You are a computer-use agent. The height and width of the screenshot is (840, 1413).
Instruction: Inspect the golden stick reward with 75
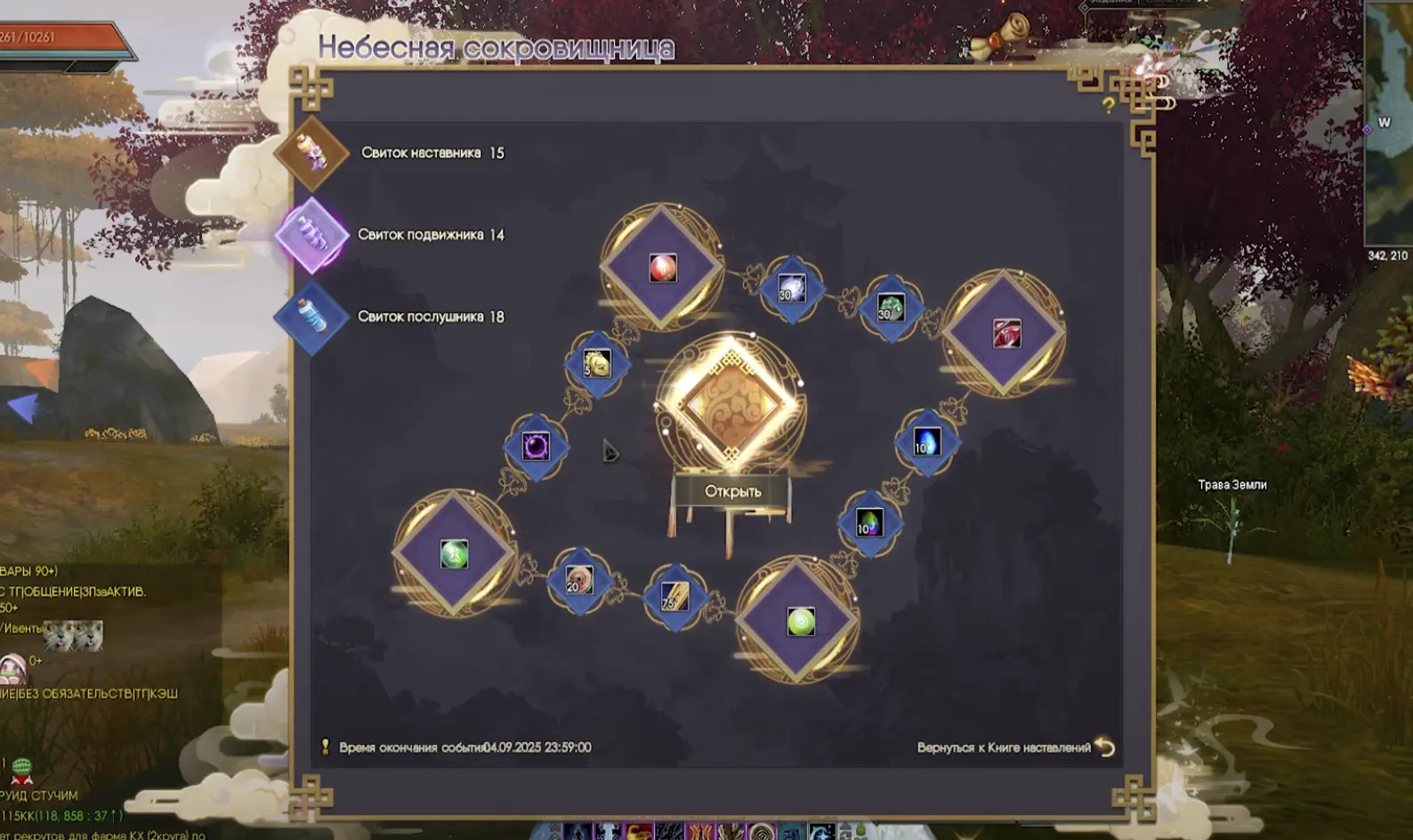tap(674, 596)
